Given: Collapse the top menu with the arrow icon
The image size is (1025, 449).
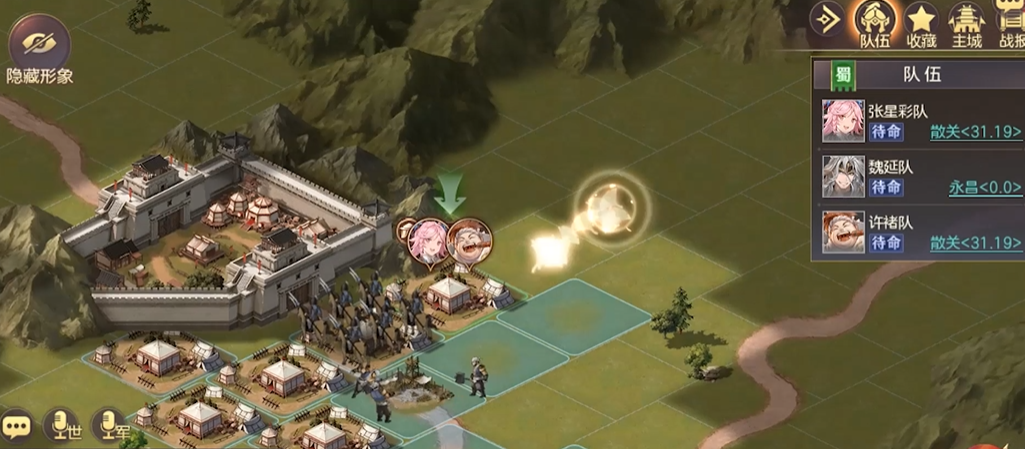Looking at the screenshot, I should [827, 21].
